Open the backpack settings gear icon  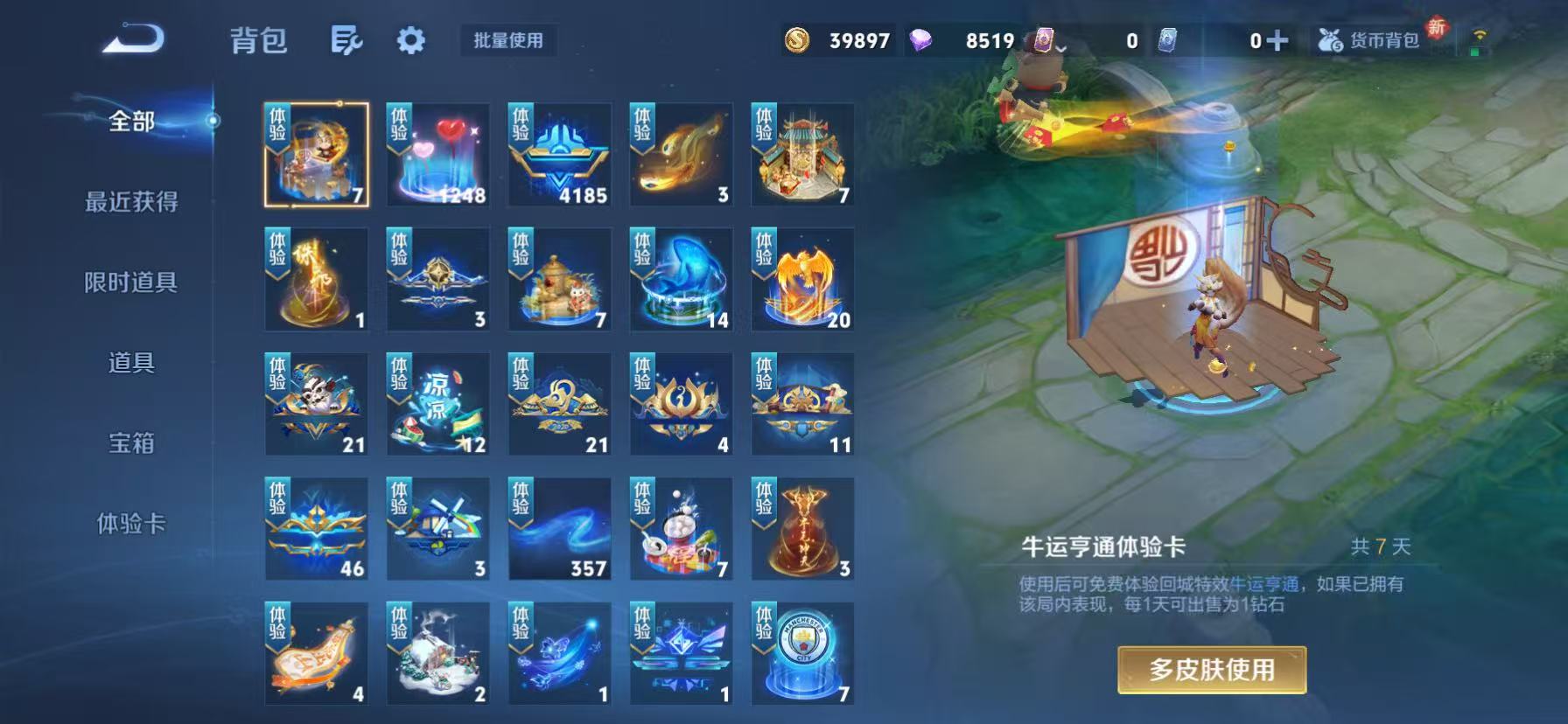pos(409,40)
